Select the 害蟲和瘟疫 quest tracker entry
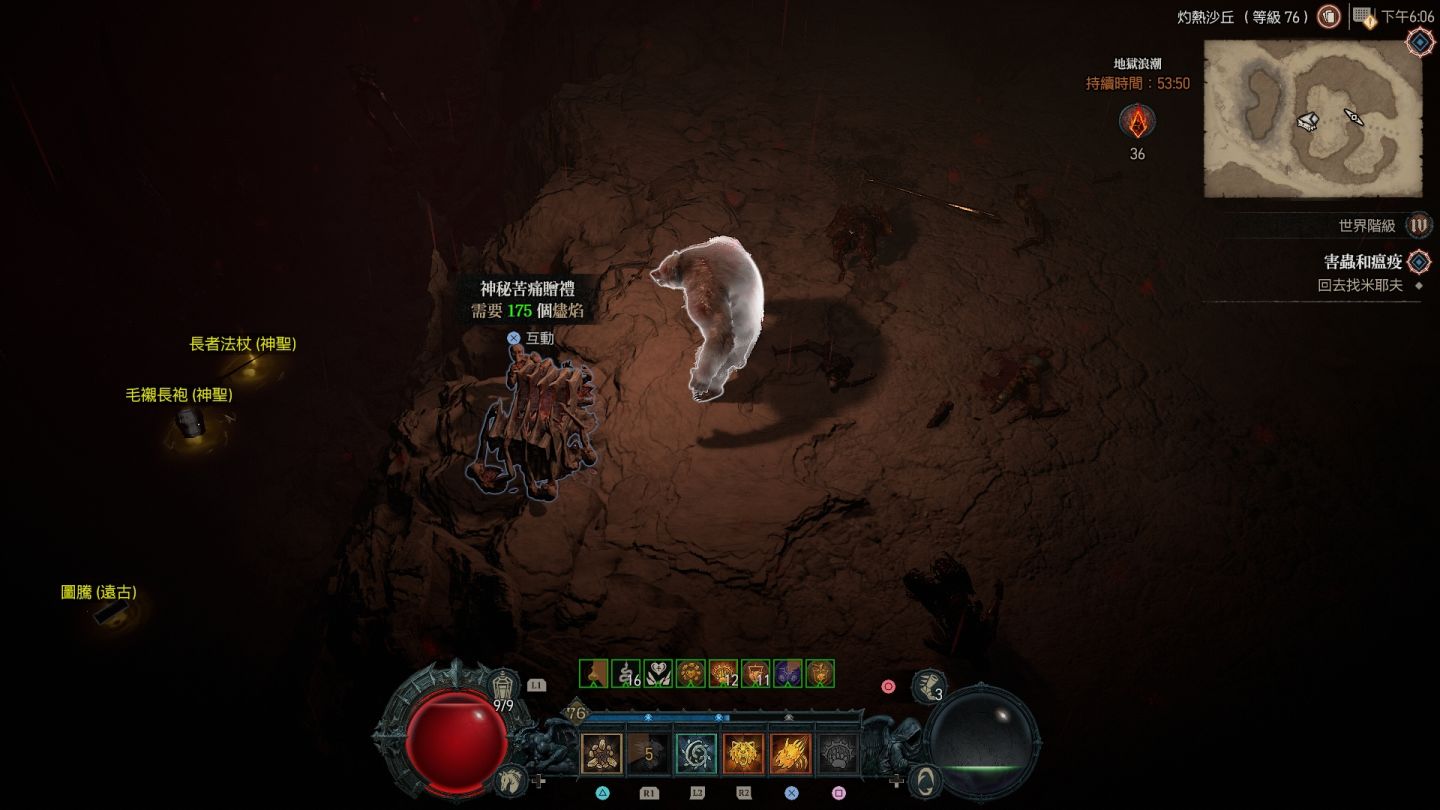The image size is (1440, 810). [x=1363, y=262]
